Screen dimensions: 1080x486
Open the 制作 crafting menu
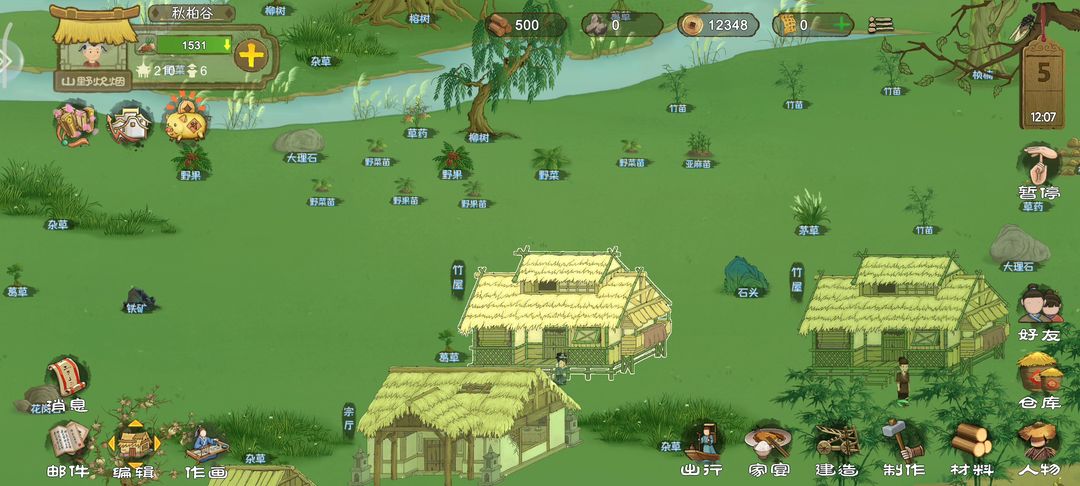(903, 443)
